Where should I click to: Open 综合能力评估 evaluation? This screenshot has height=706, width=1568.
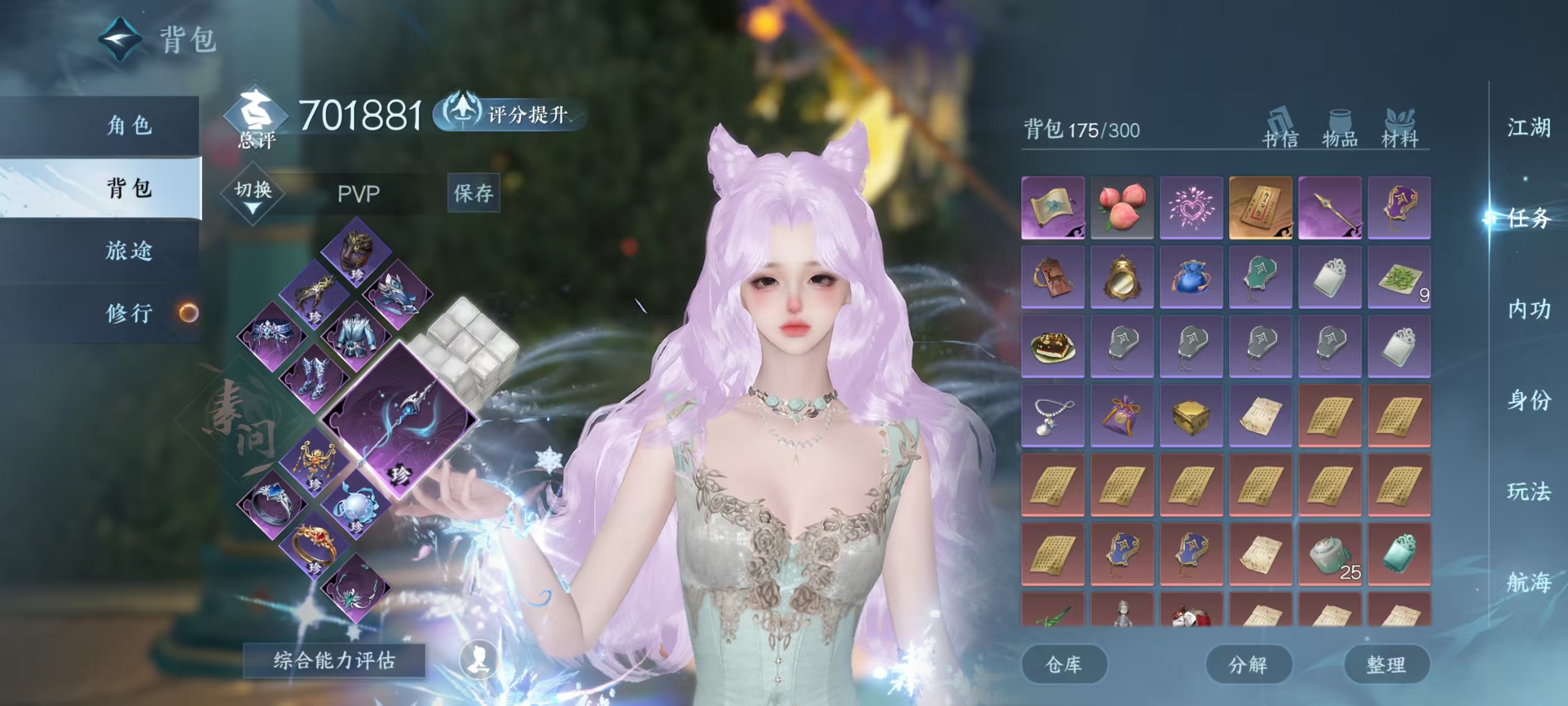(x=334, y=660)
